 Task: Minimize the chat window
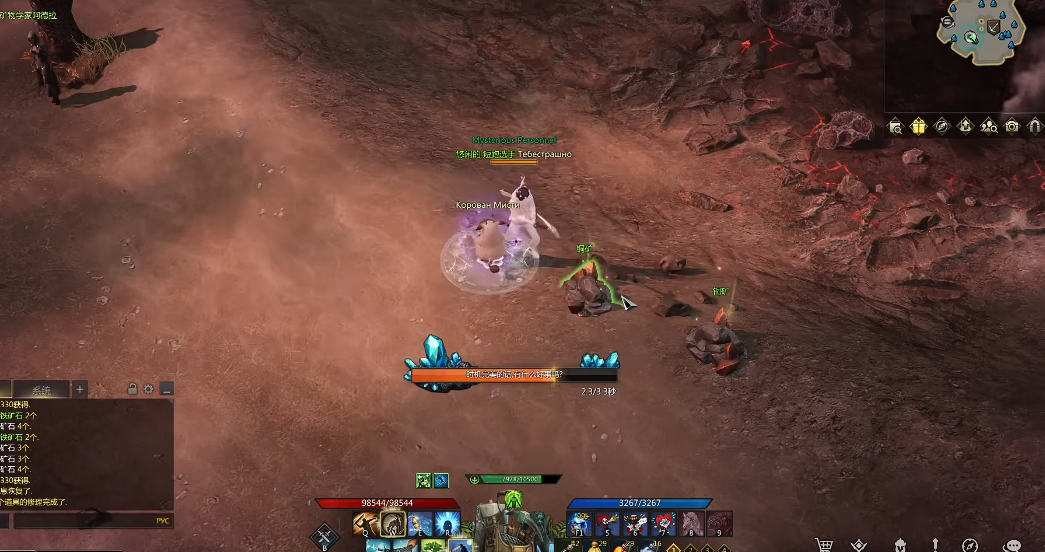pos(166,389)
